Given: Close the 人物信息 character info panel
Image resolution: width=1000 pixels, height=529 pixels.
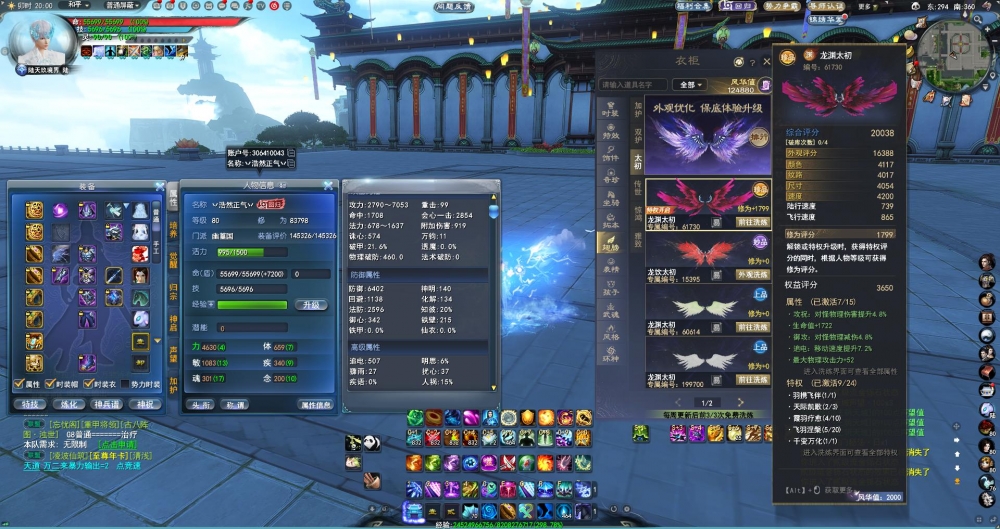Looking at the screenshot, I should coord(328,185).
